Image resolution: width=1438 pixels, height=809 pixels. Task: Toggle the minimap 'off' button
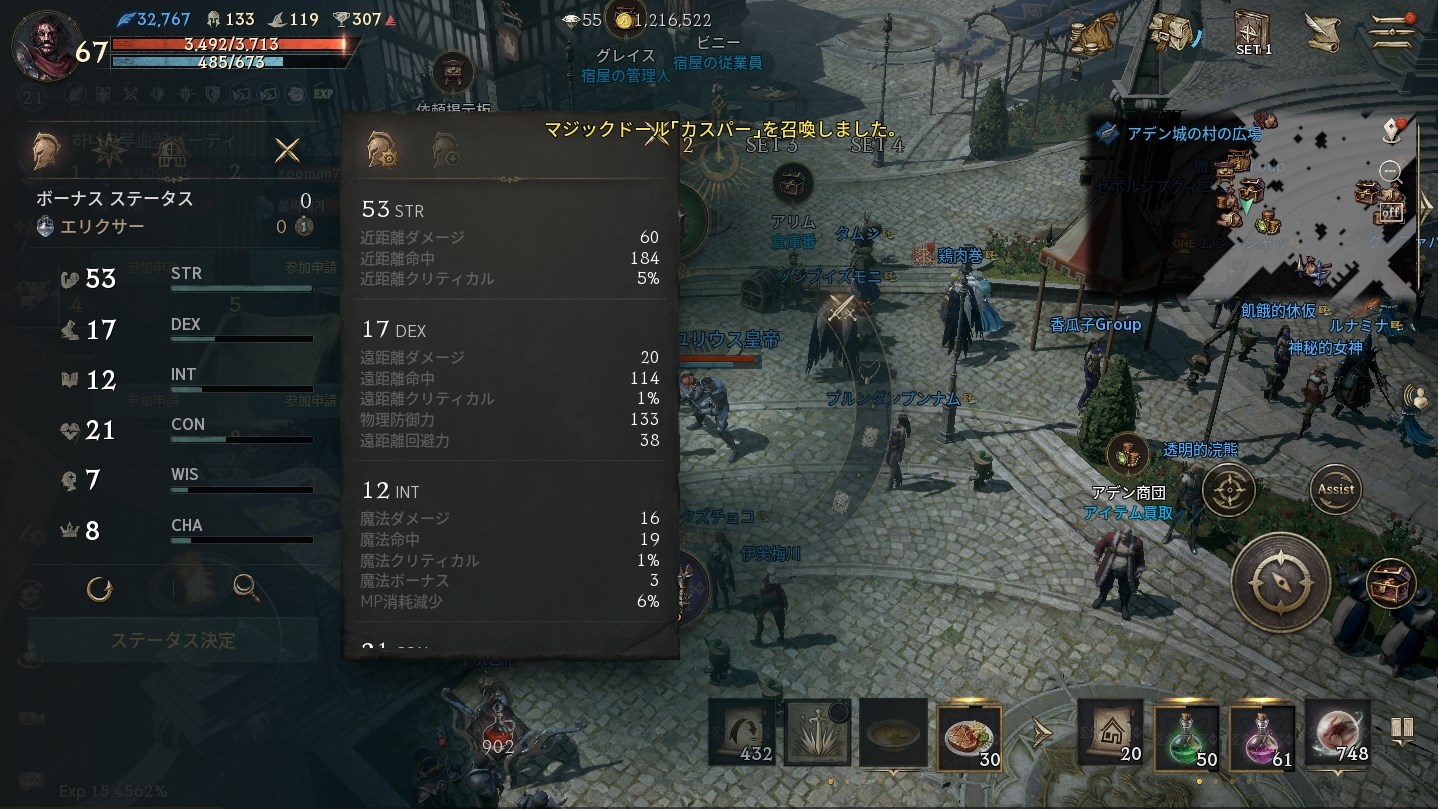(x=1391, y=211)
